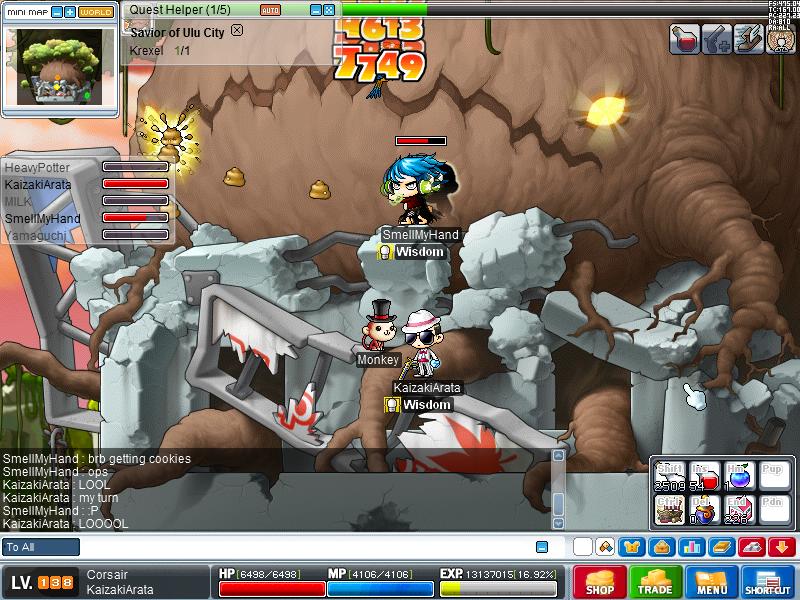Click the red potion buff icon
800x600 pixels.
pyautogui.click(x=686, y=38)
